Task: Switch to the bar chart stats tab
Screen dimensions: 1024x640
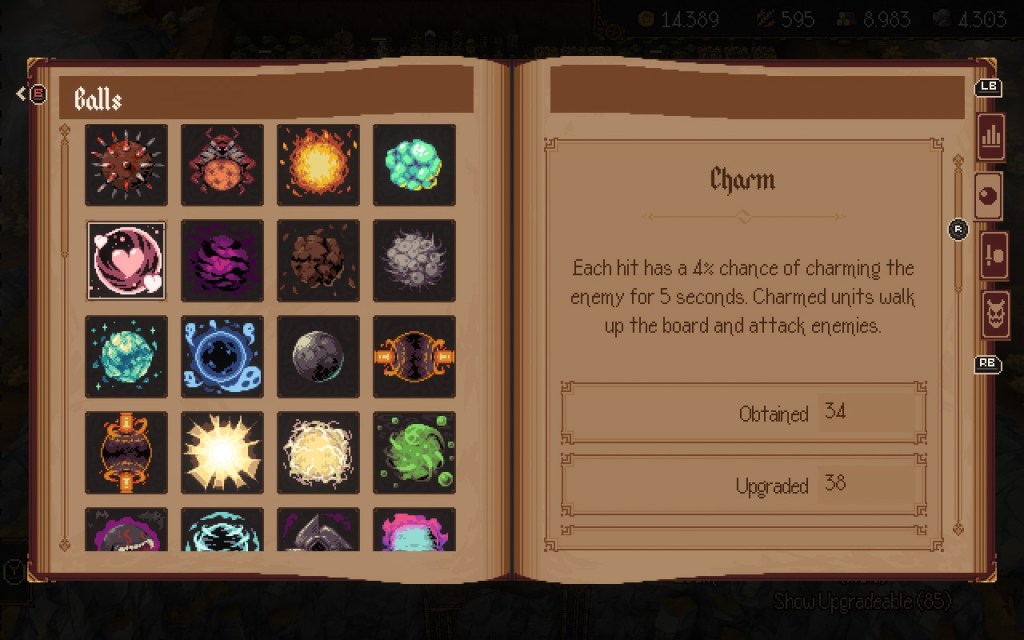Action: 992,136
